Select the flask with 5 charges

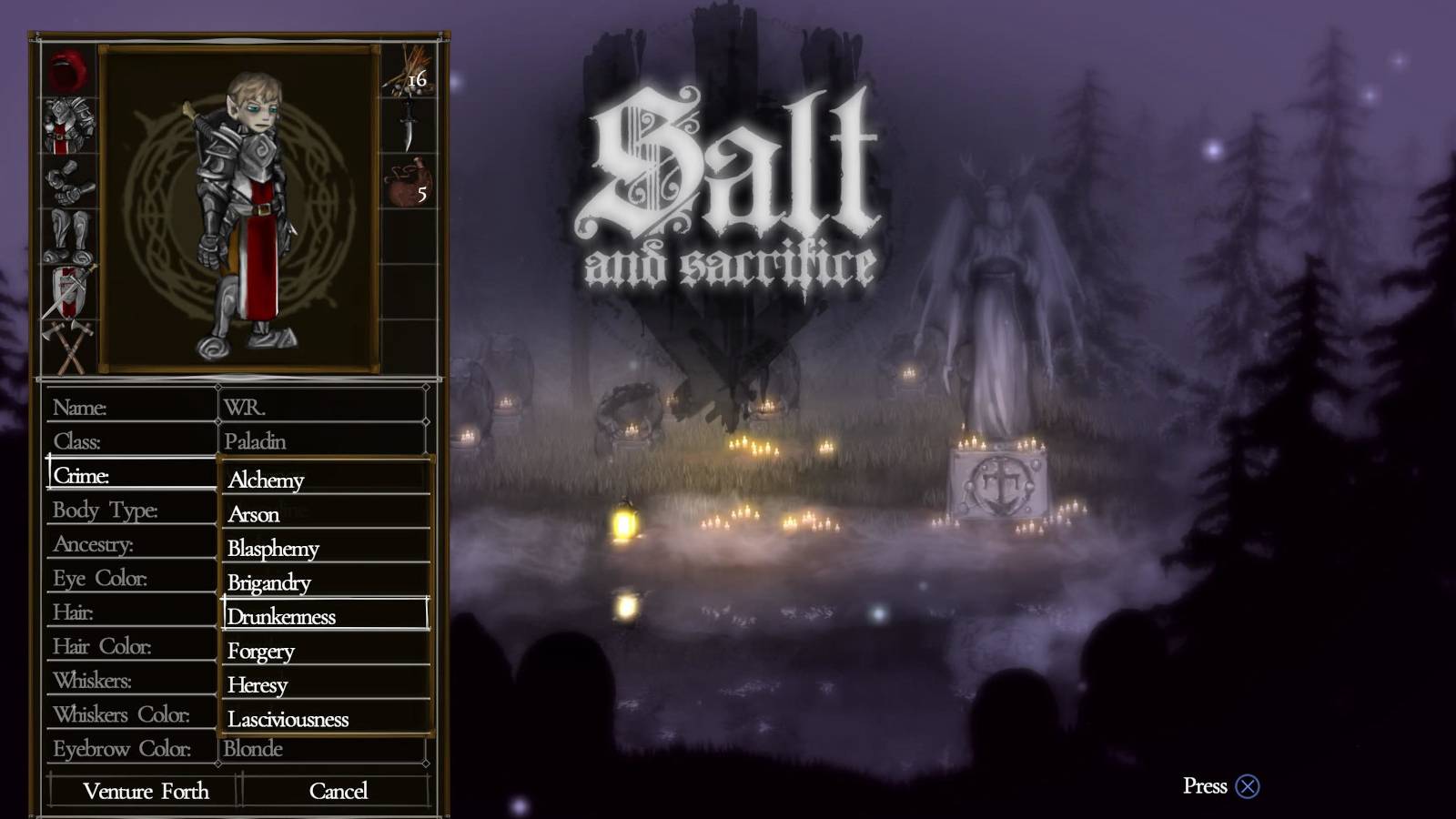click(x=408, y=182)
